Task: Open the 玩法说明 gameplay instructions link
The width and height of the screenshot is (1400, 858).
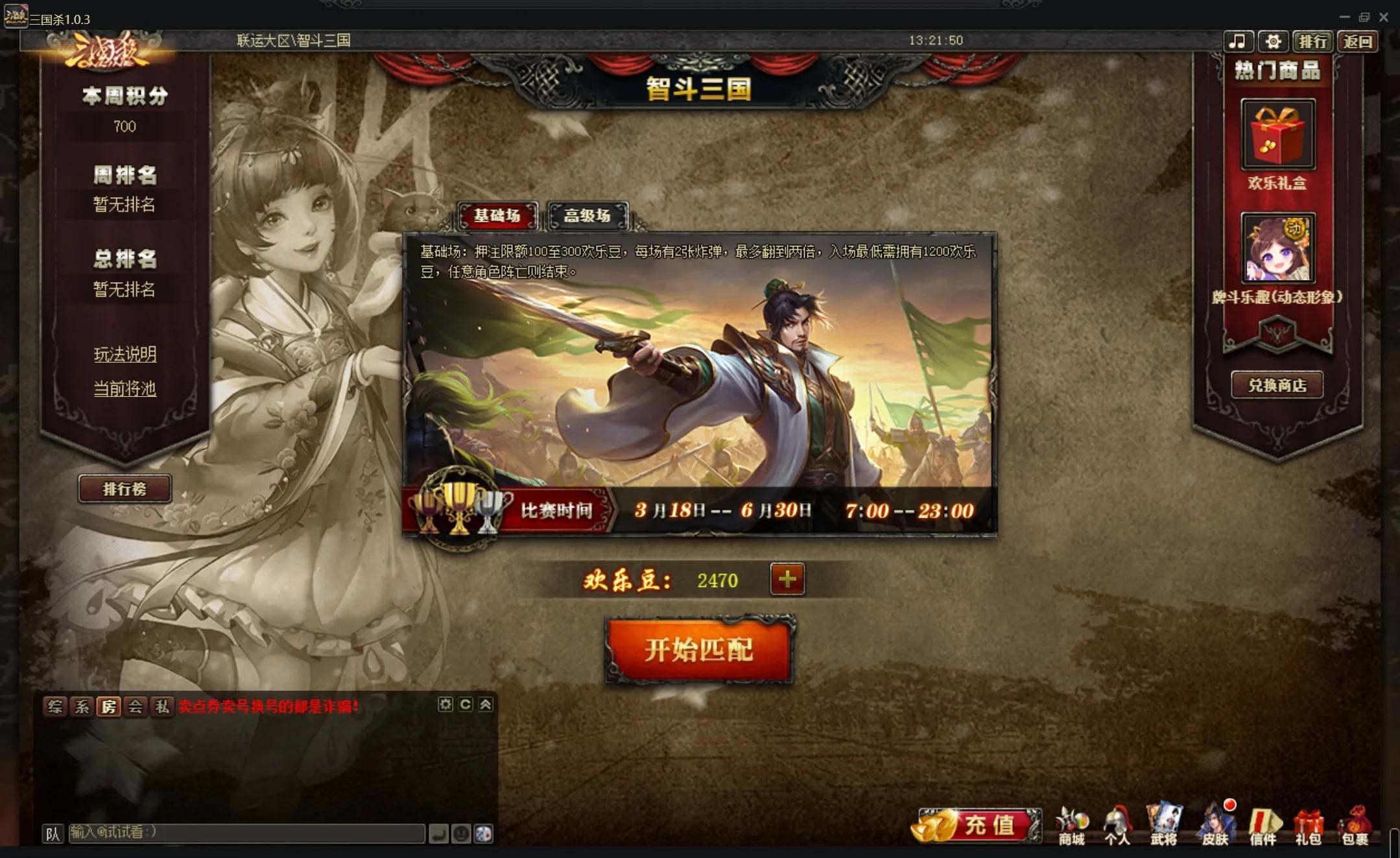Action: click(125, 353)
